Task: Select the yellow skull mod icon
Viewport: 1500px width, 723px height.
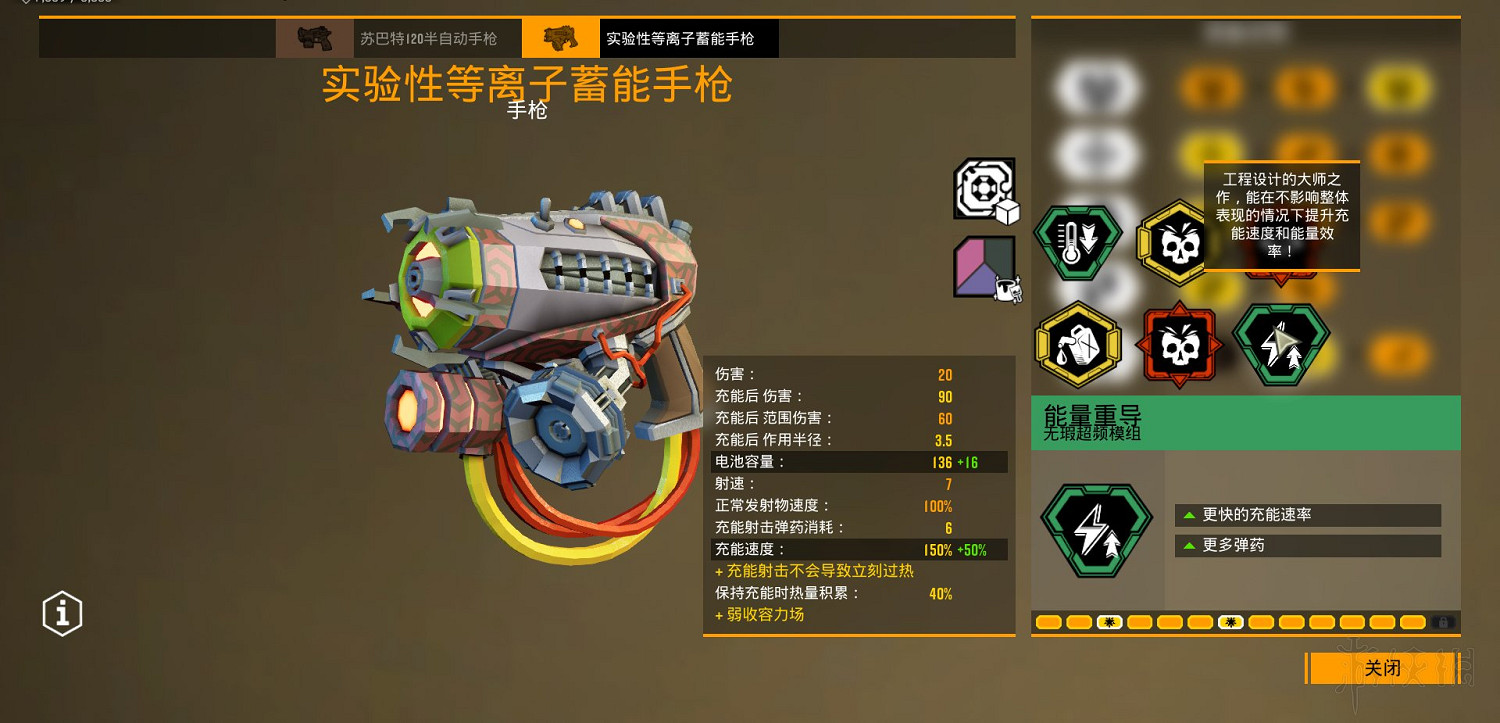Action: 1179,242
